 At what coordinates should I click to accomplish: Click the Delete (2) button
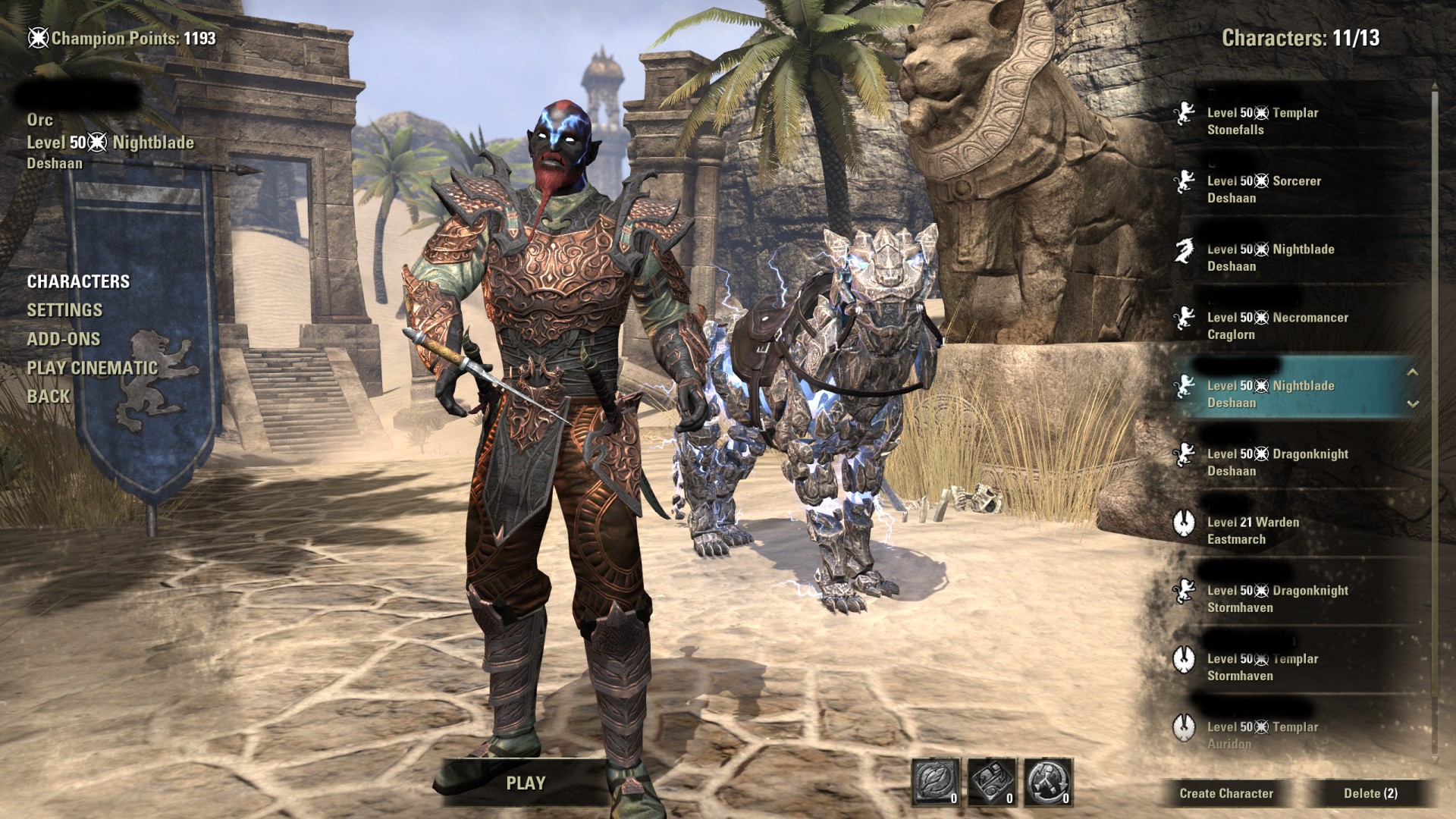[x=1370, y=793]
